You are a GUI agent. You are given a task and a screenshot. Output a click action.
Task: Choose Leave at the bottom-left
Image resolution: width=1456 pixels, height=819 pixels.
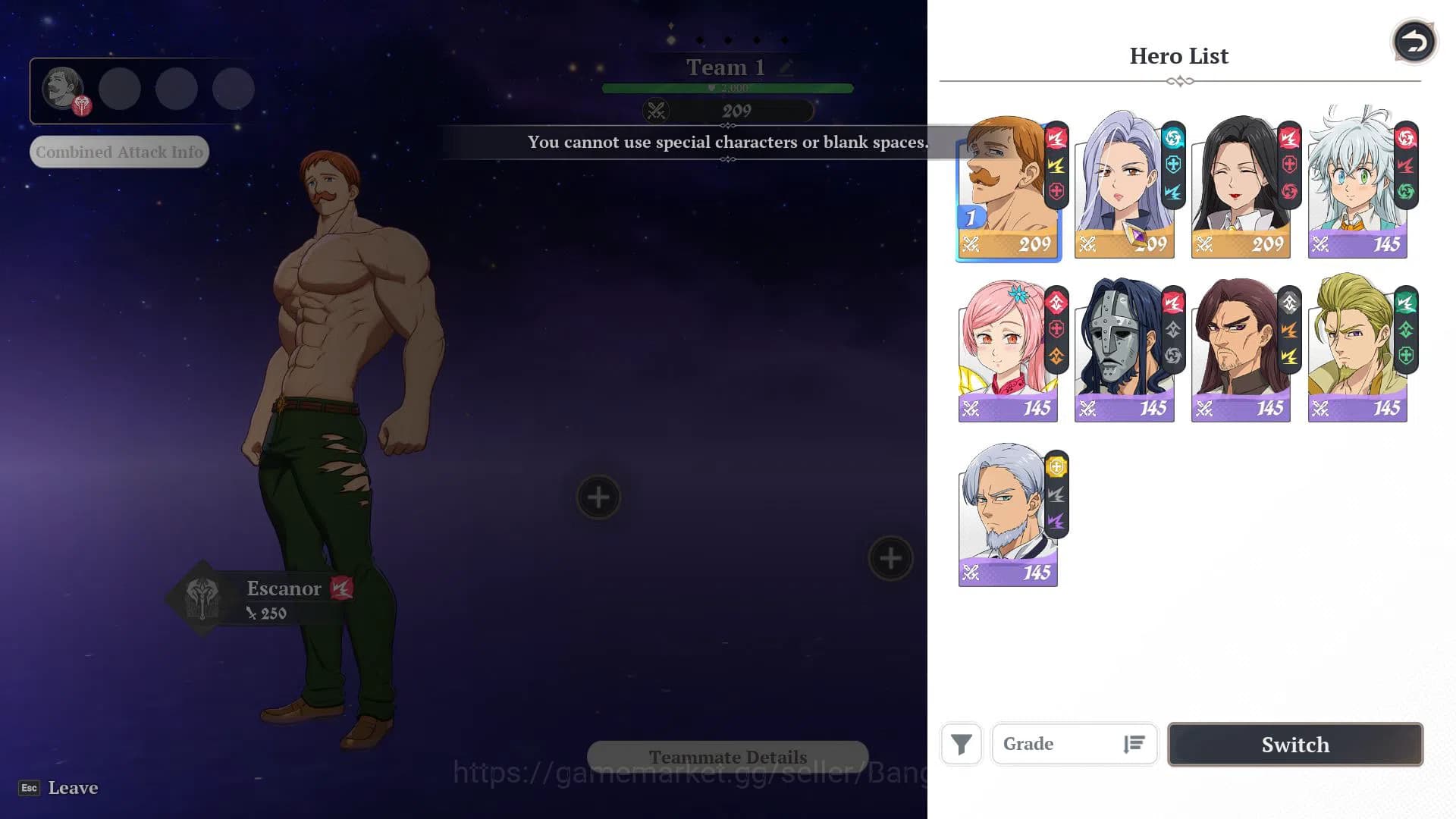click(x=73, y=788)
